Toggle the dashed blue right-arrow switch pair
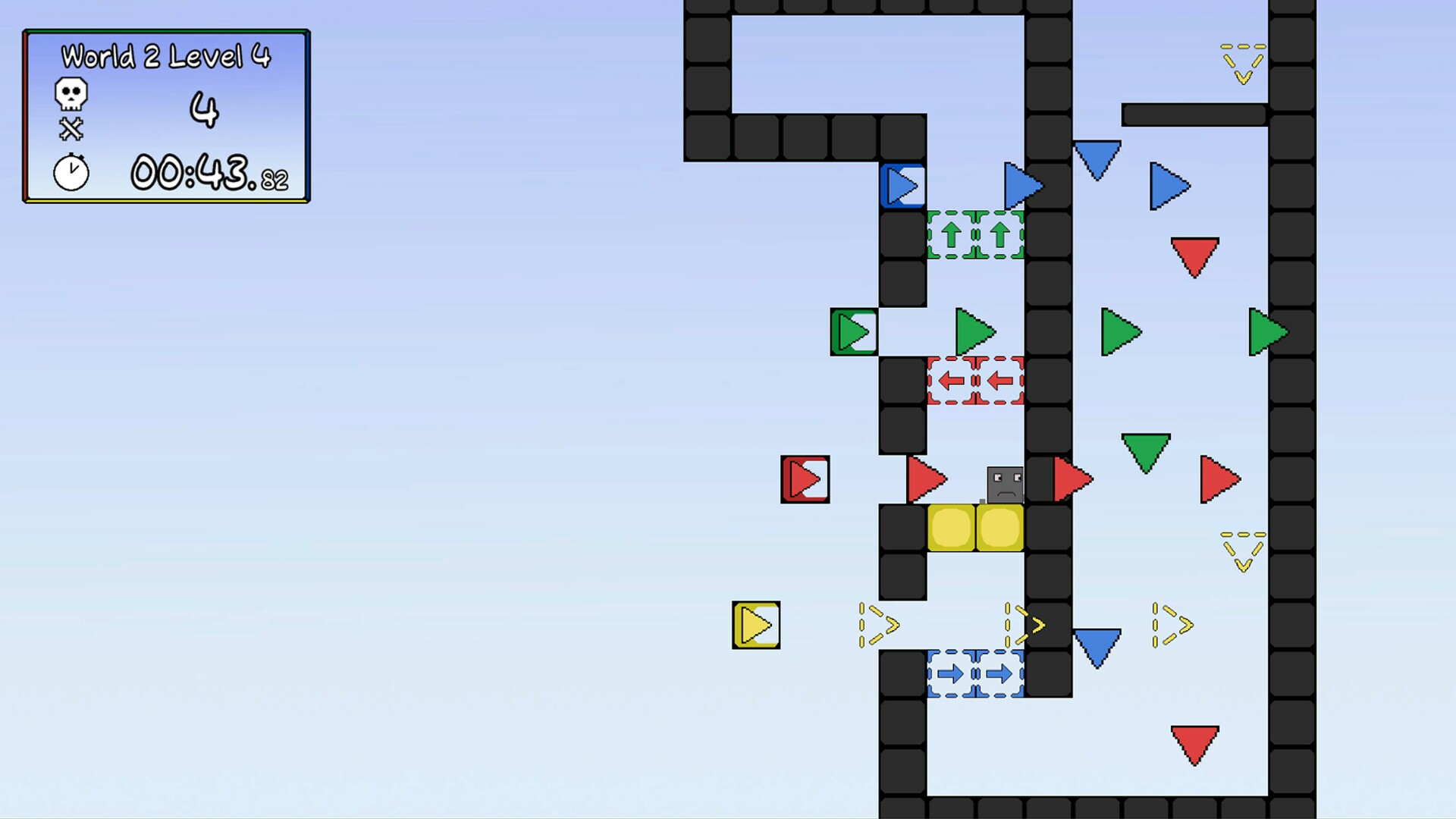This screenshot has width=1456, height=819. tap(975, 672)
